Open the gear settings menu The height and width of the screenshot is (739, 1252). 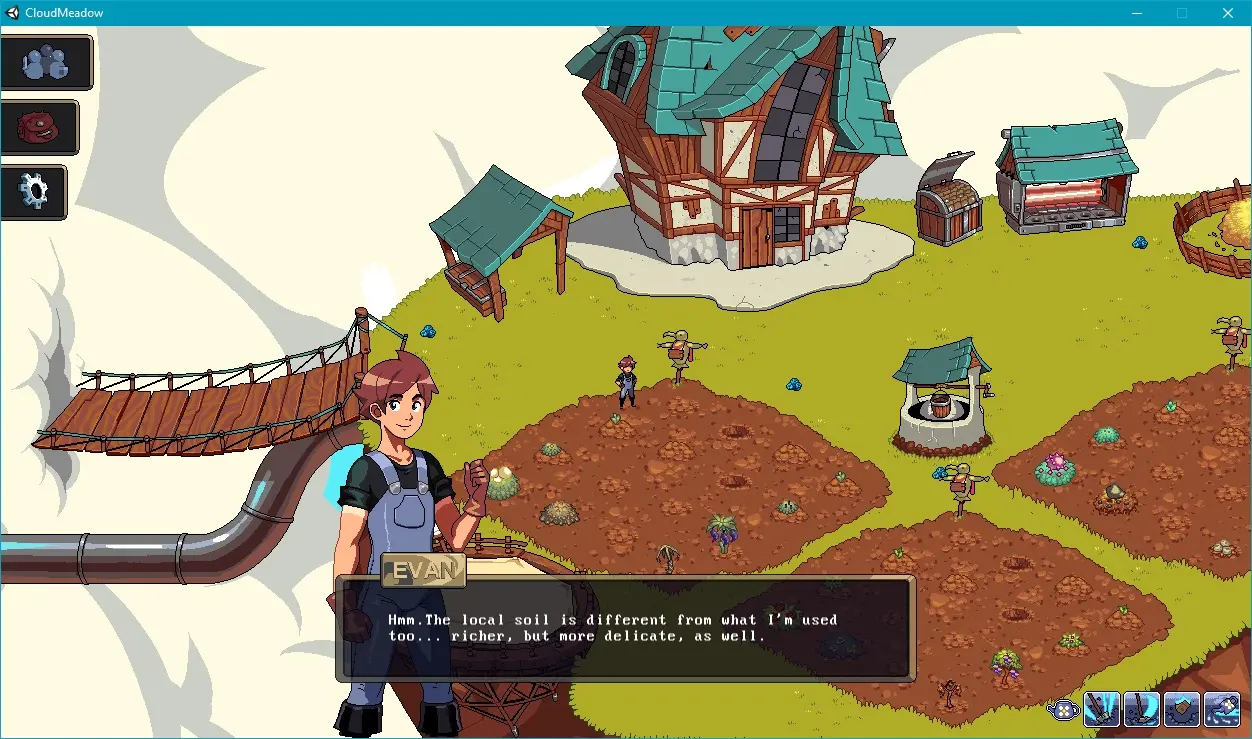35,191
